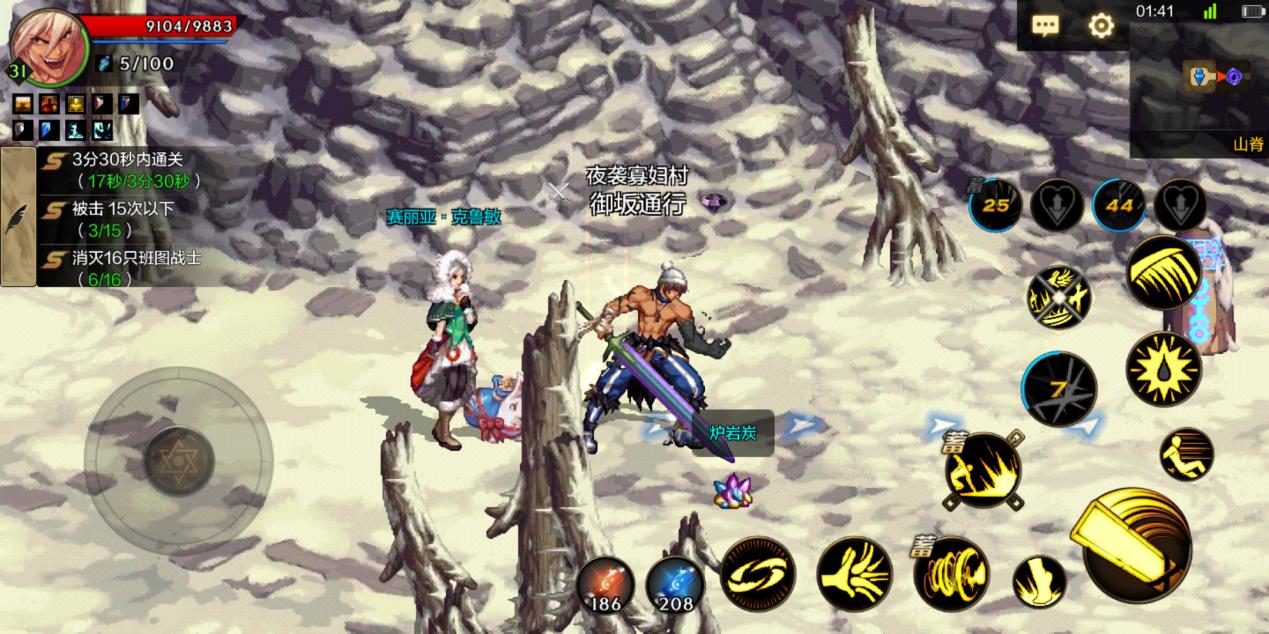Activate the running figure dash skill
Image resolution: width=1269 pixels, height=634 pixels.
pyautogui.click(x=1187, y=455)
